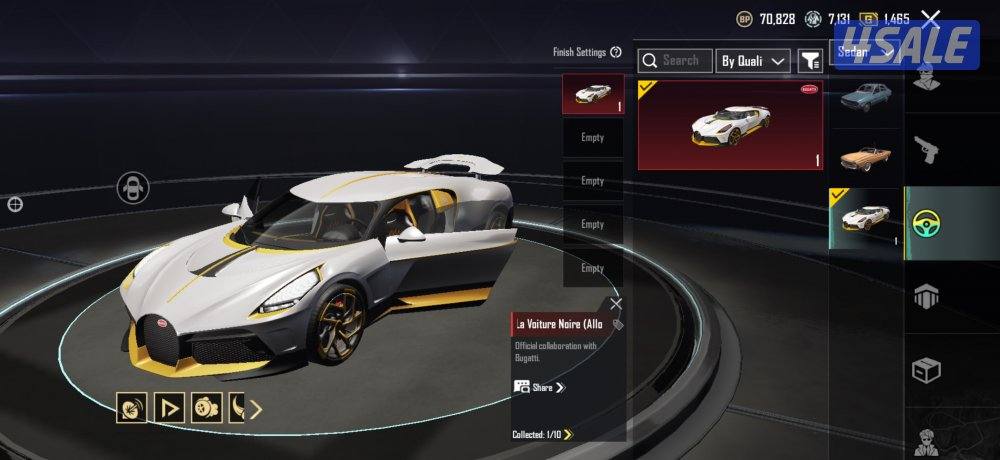Switch to the steering wheel vehicles tab
1000x460 pixels.
click(930, 222)
